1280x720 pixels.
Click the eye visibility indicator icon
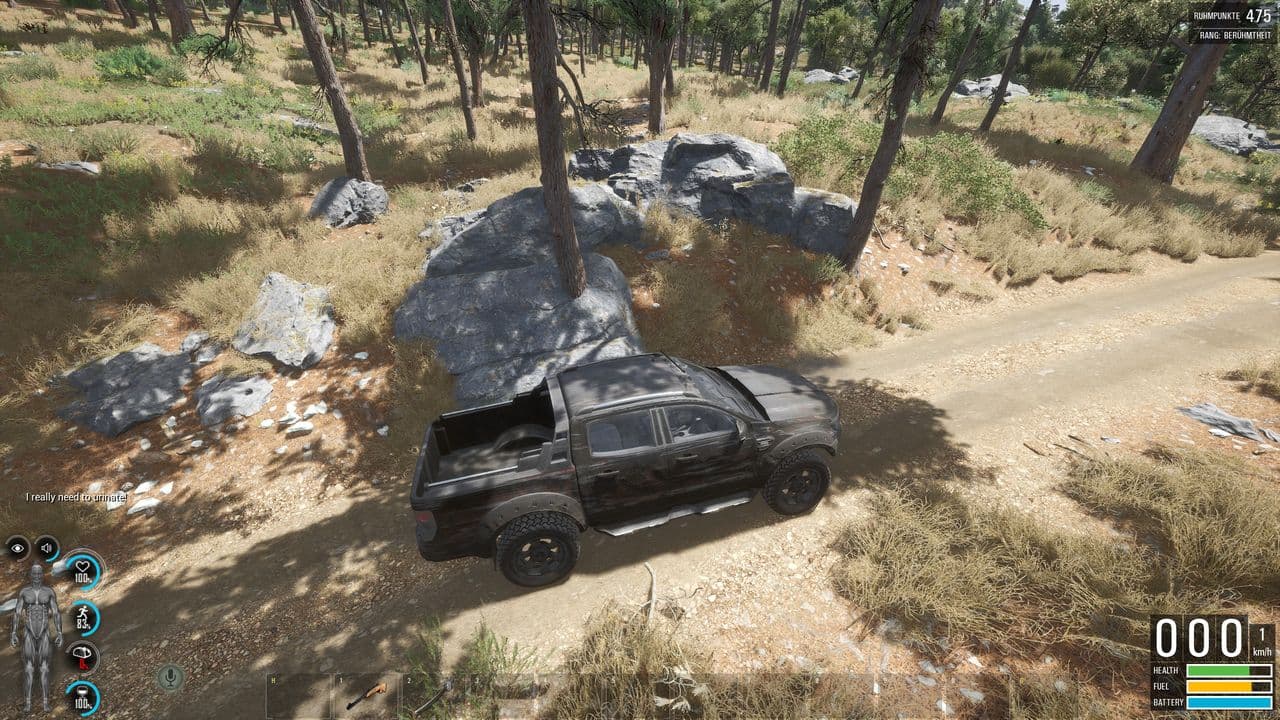[17, 547]
